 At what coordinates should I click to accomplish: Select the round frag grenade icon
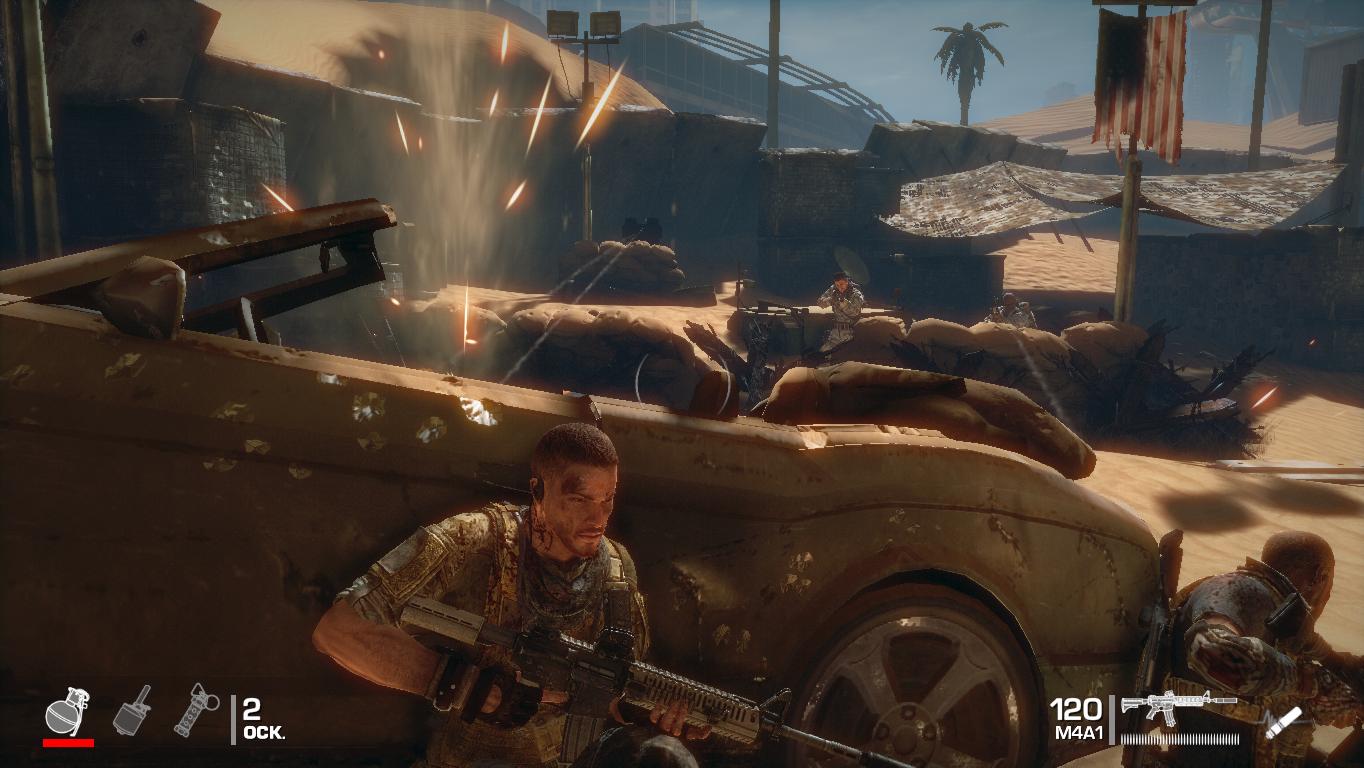pyautogui.click(x=68, y=711)
